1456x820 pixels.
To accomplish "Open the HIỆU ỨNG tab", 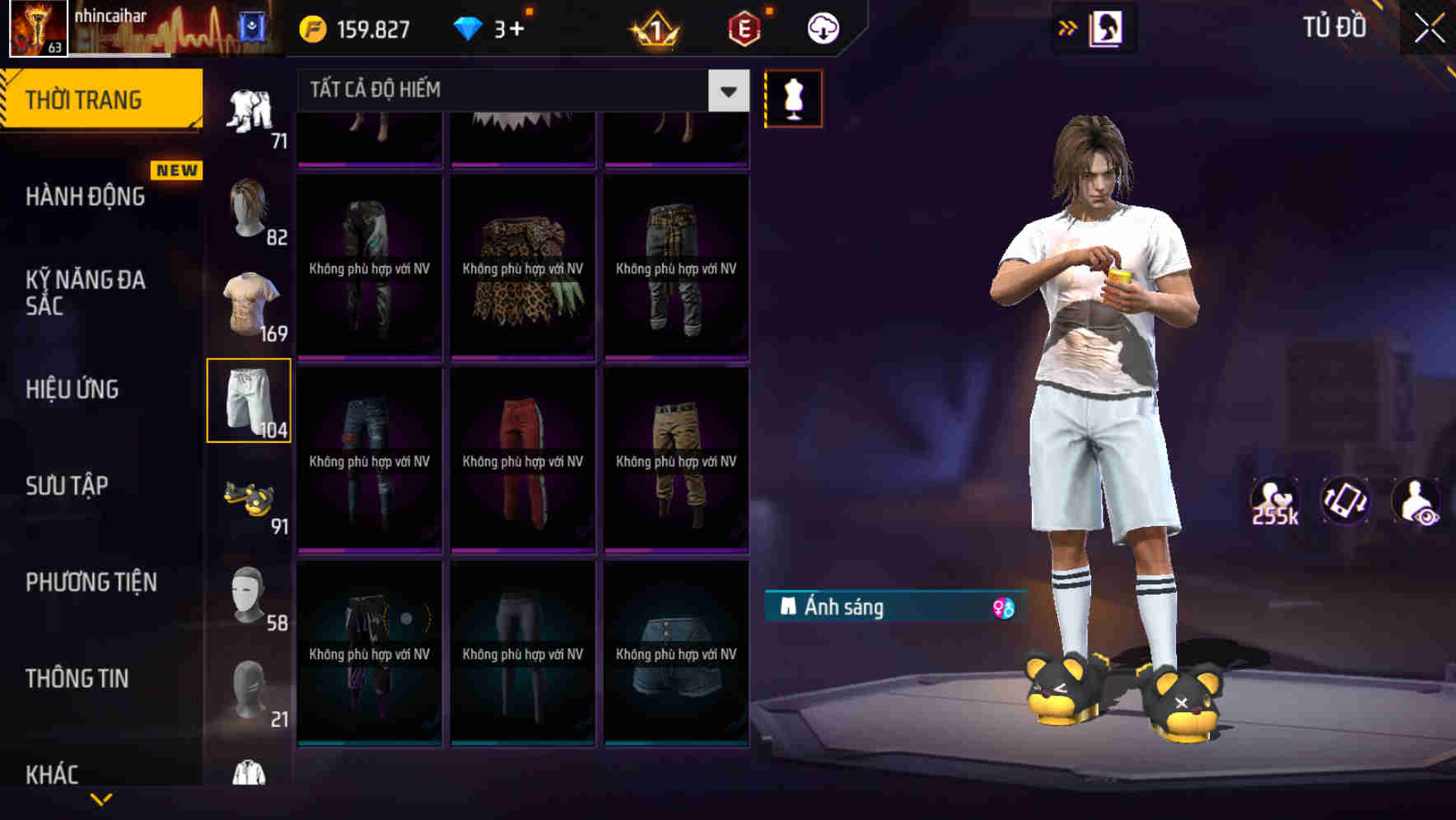I will point(72,389).
